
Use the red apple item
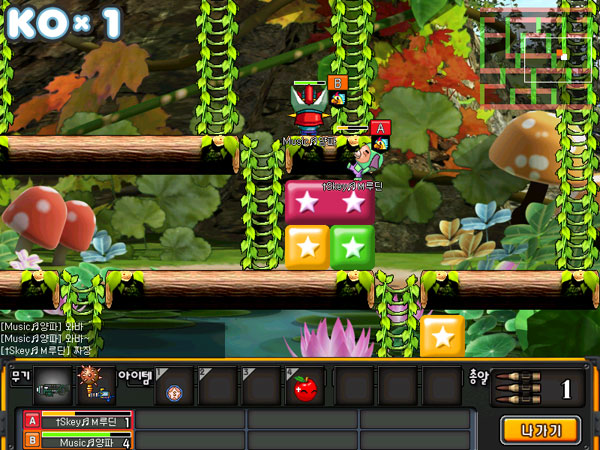(304, 387)
